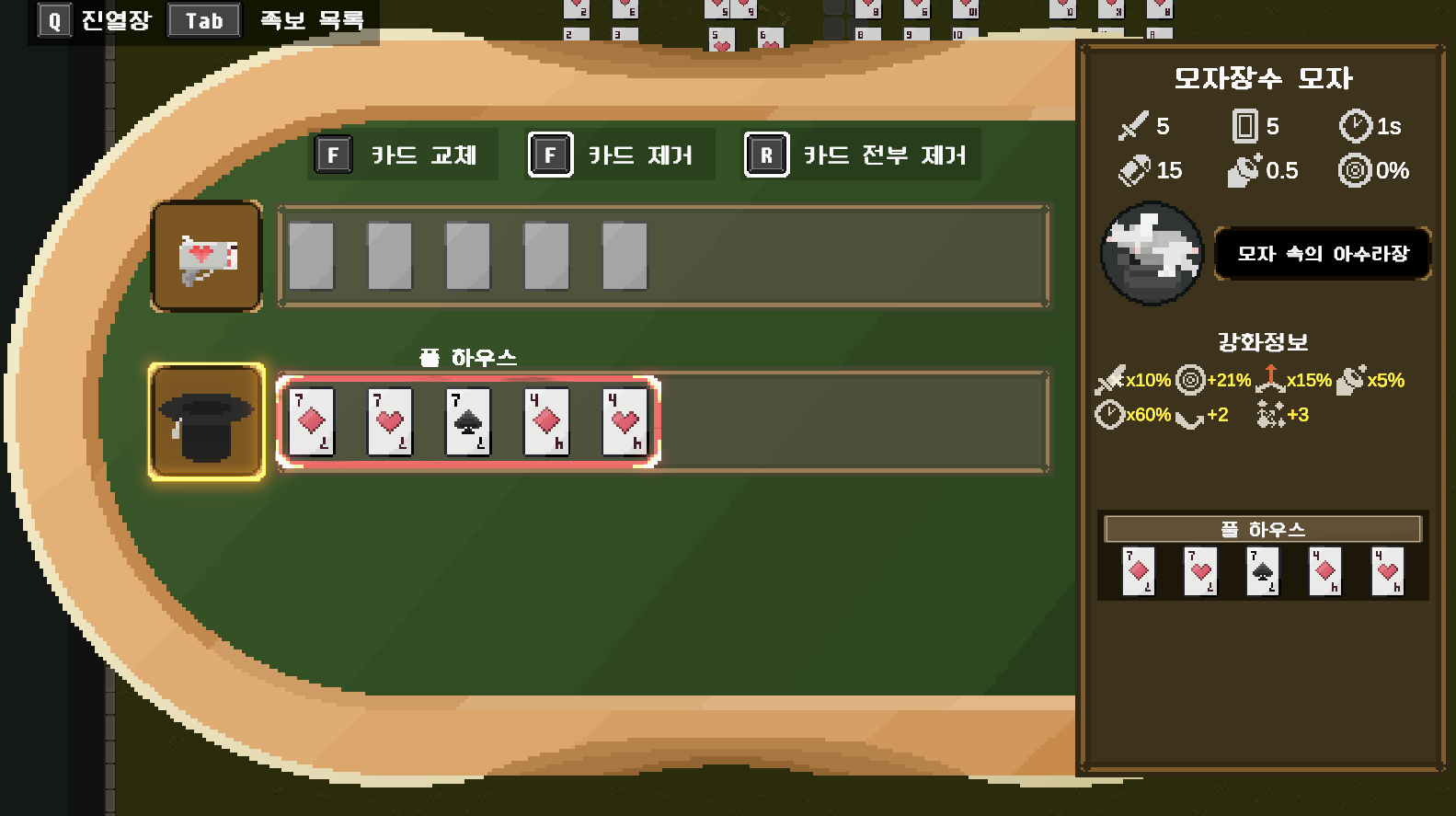
Task: Click an empty card slot in the top row
Action: pyautogui.click(x=313, y=256)
